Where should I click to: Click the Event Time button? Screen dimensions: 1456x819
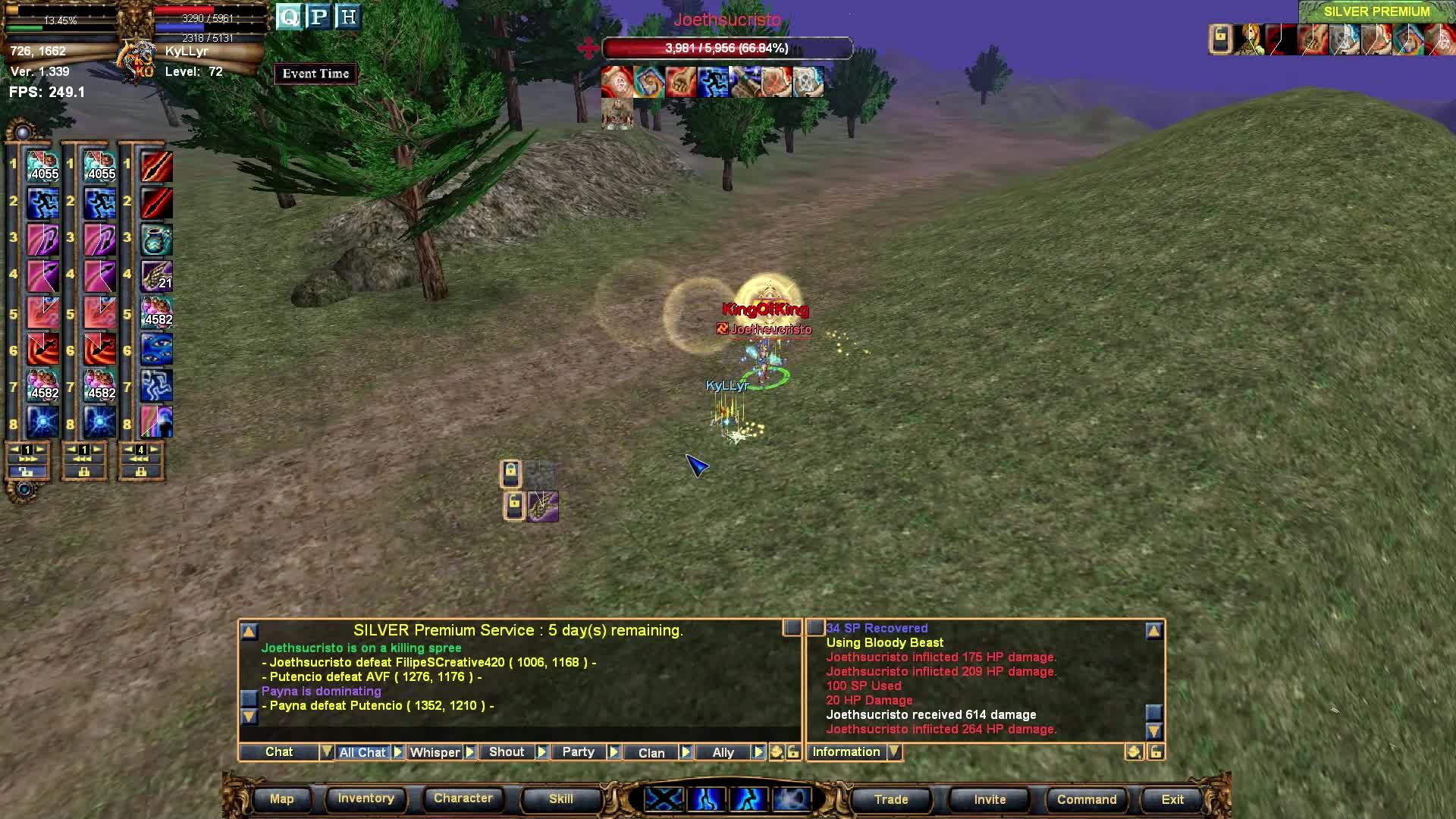(x=315, y=74)
